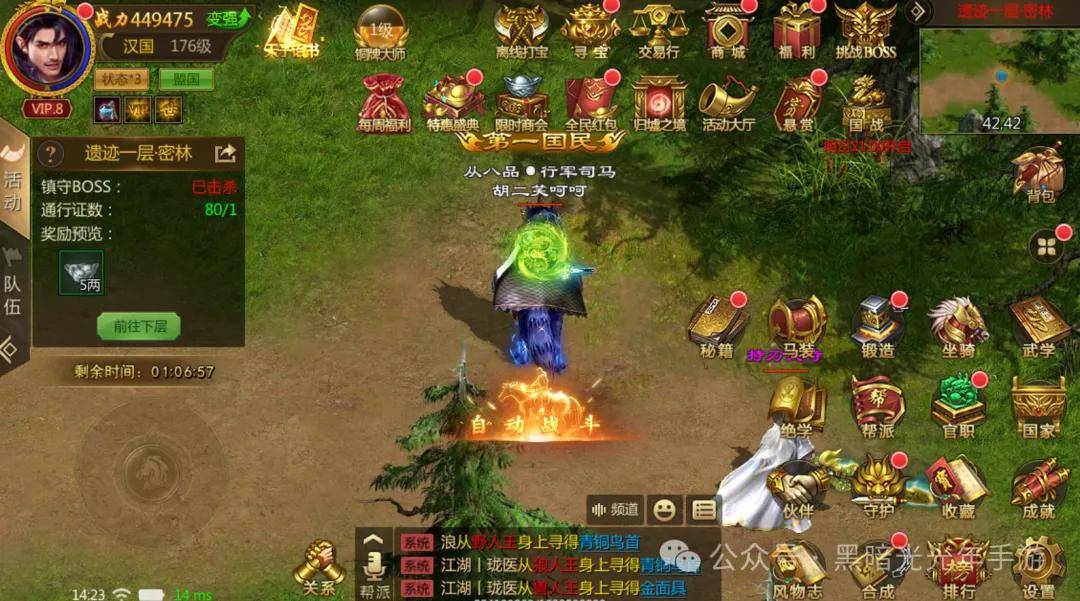Open the 全民红包 red envelope event
Viewport: 1080px width, 601px height.
click(x=591, y=103)
